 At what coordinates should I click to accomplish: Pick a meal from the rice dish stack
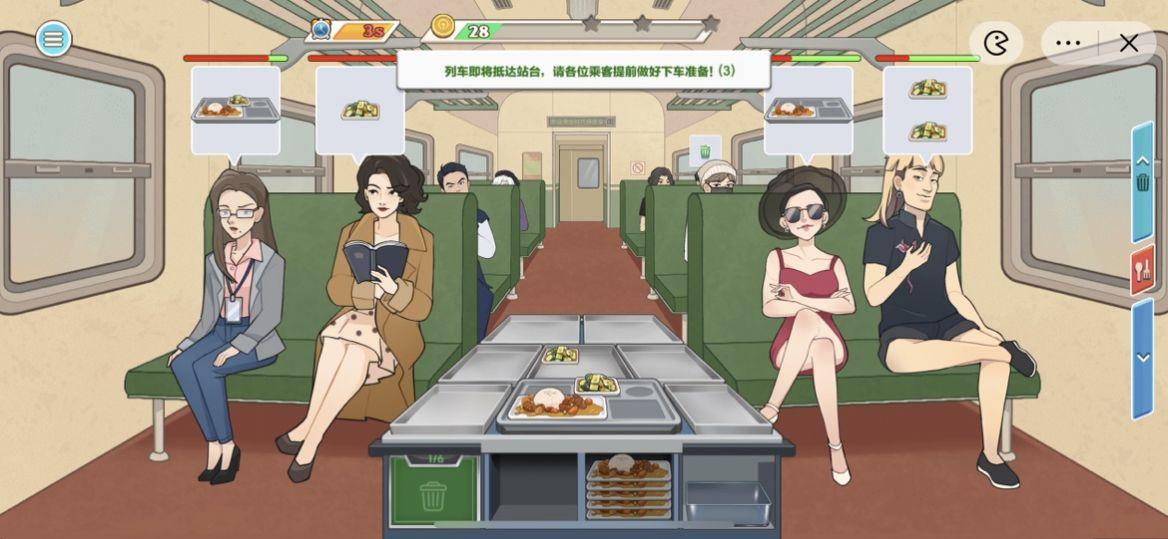pos(628,486)
